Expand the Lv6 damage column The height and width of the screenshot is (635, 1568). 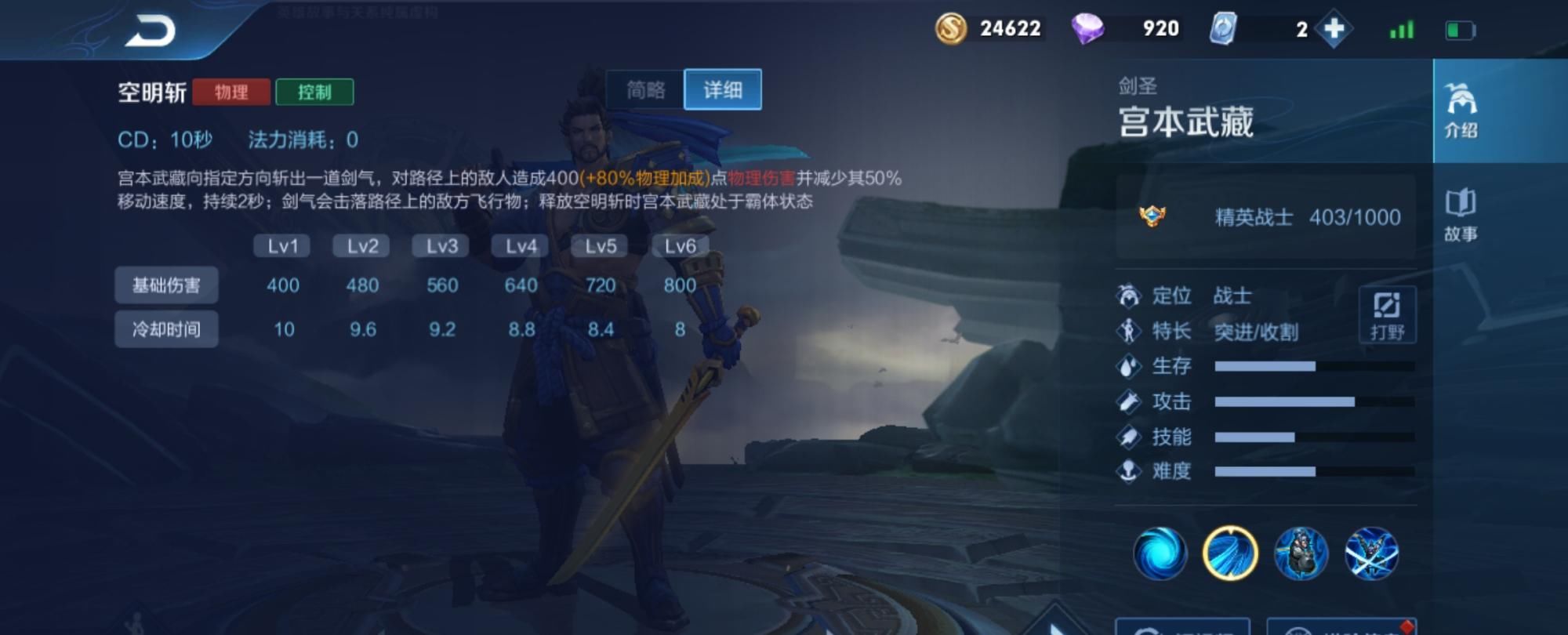pyautogui.click(x=679, y=245)
